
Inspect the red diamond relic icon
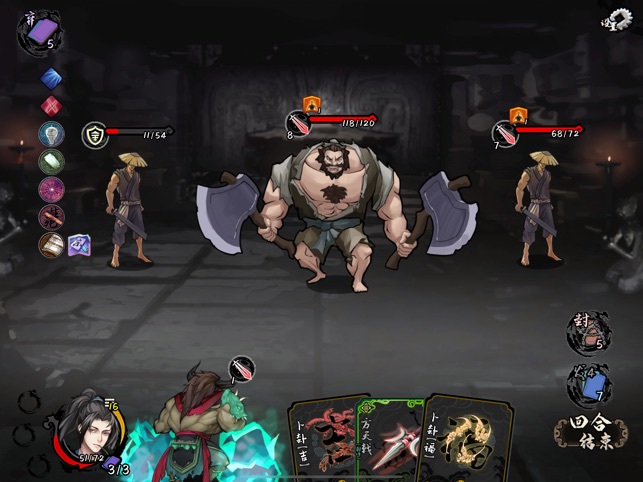click(x=51, y=105)
